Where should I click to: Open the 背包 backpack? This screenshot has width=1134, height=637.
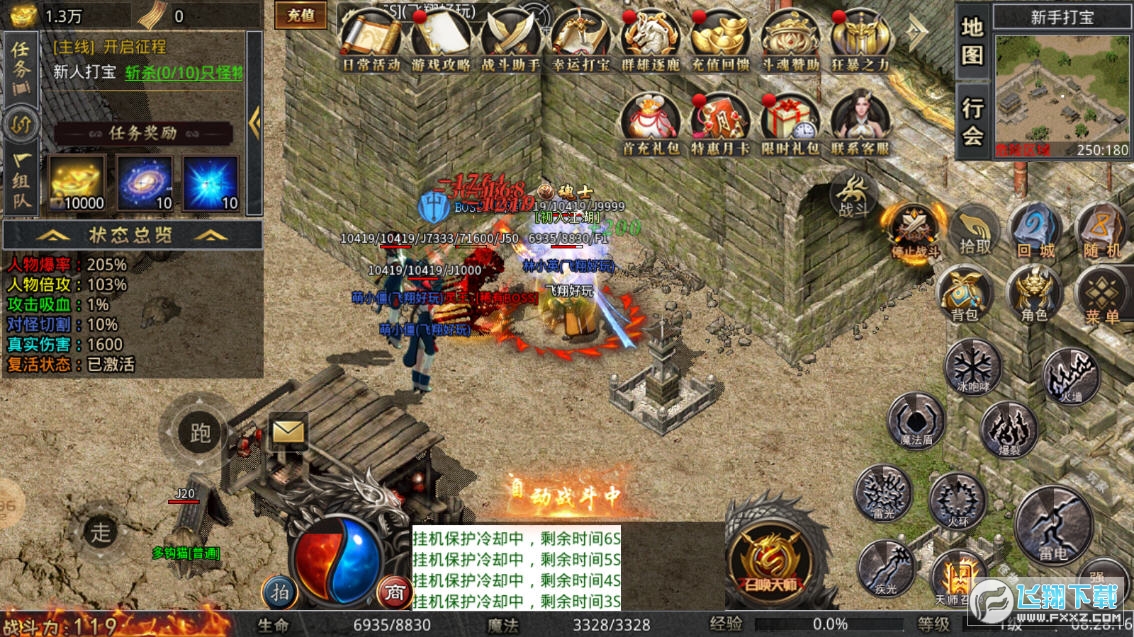click(x=964, y=294)
